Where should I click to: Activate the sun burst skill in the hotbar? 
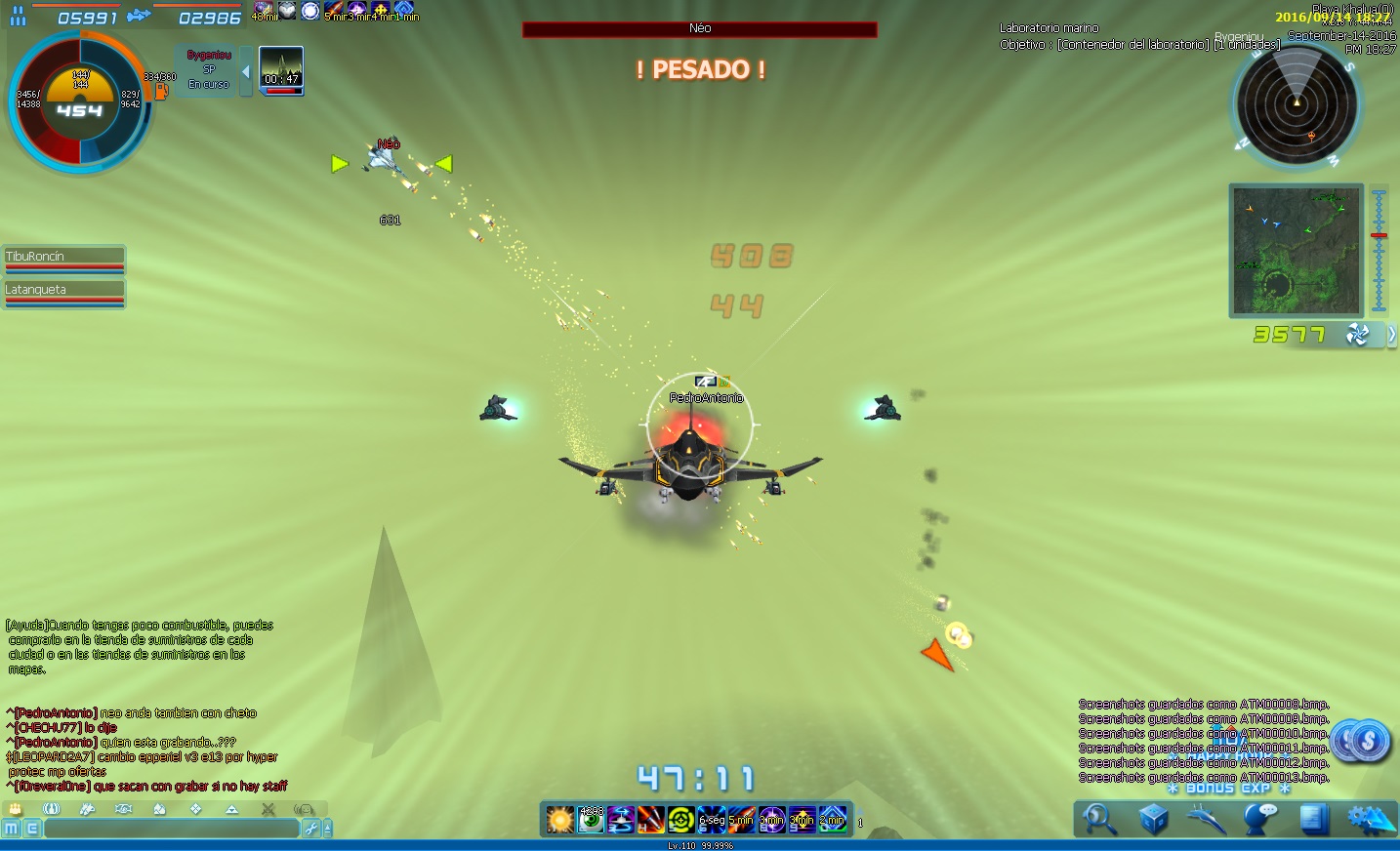click(560, 820)
